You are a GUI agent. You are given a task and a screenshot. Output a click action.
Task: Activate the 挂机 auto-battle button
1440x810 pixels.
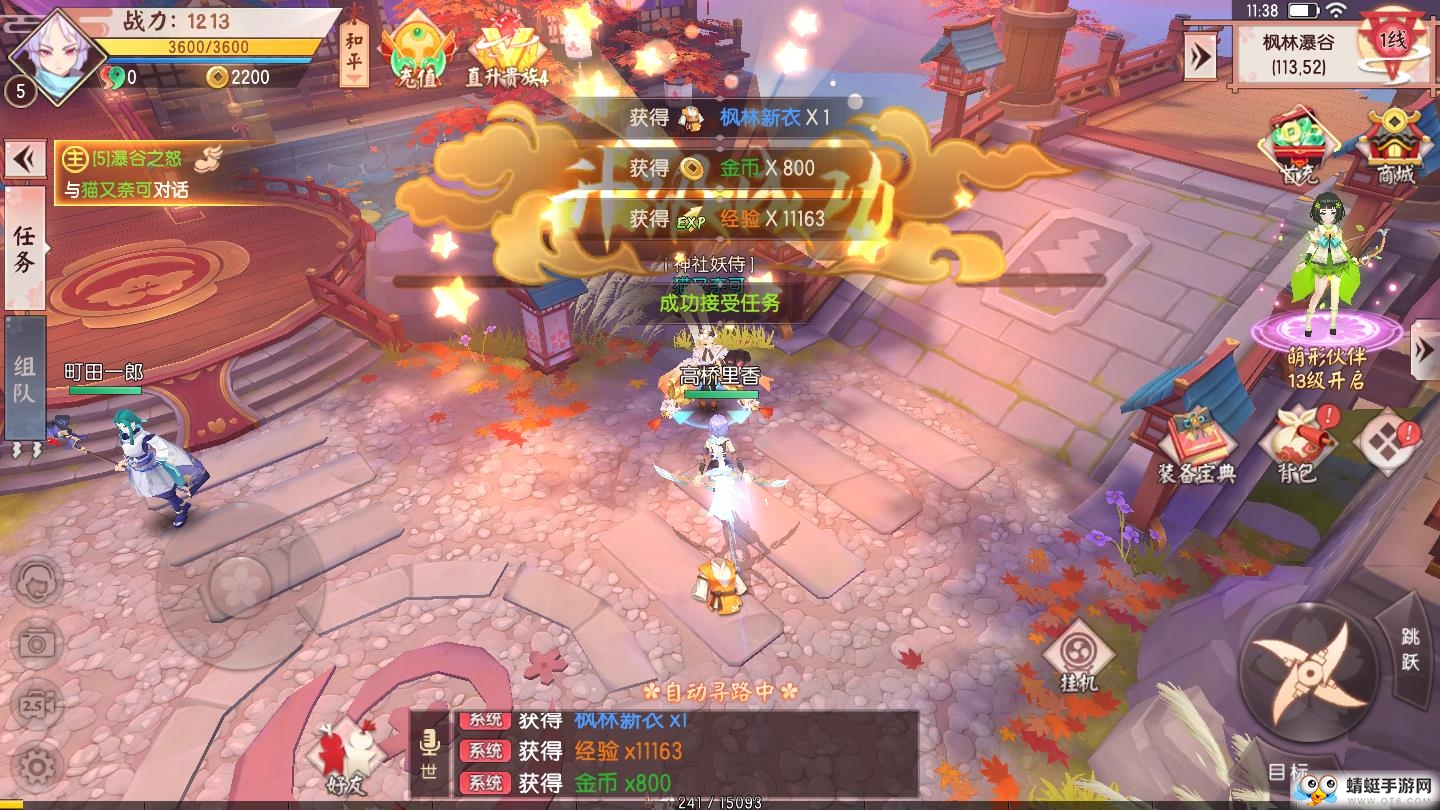point(1078,656)
